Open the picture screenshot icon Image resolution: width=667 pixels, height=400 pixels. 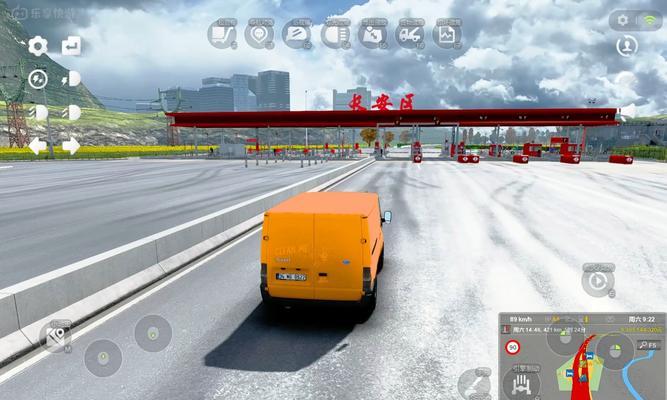[x=447, y=34]
